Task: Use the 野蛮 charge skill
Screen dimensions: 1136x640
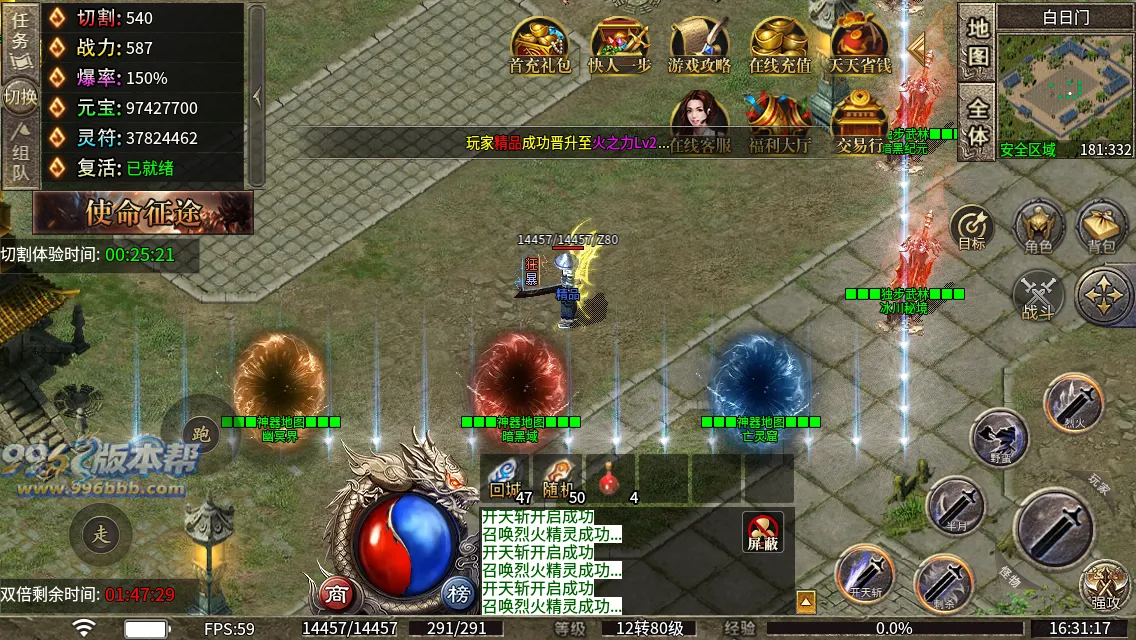Action: (998, 437)
